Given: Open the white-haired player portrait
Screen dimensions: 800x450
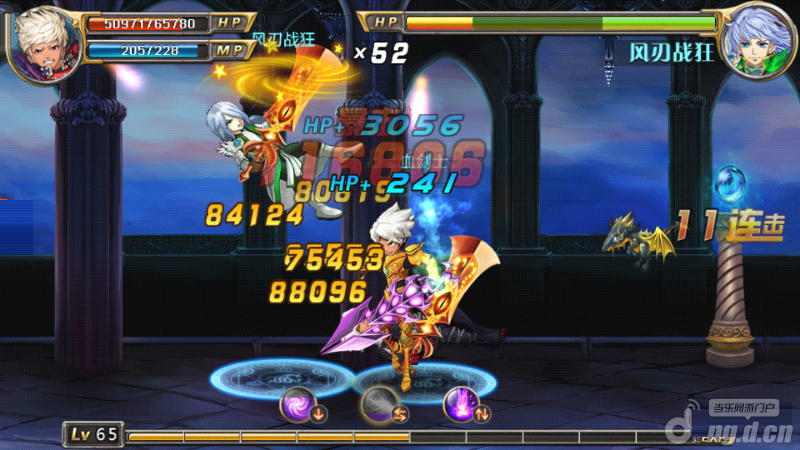Looking at the screenshot, I should 43,40.
